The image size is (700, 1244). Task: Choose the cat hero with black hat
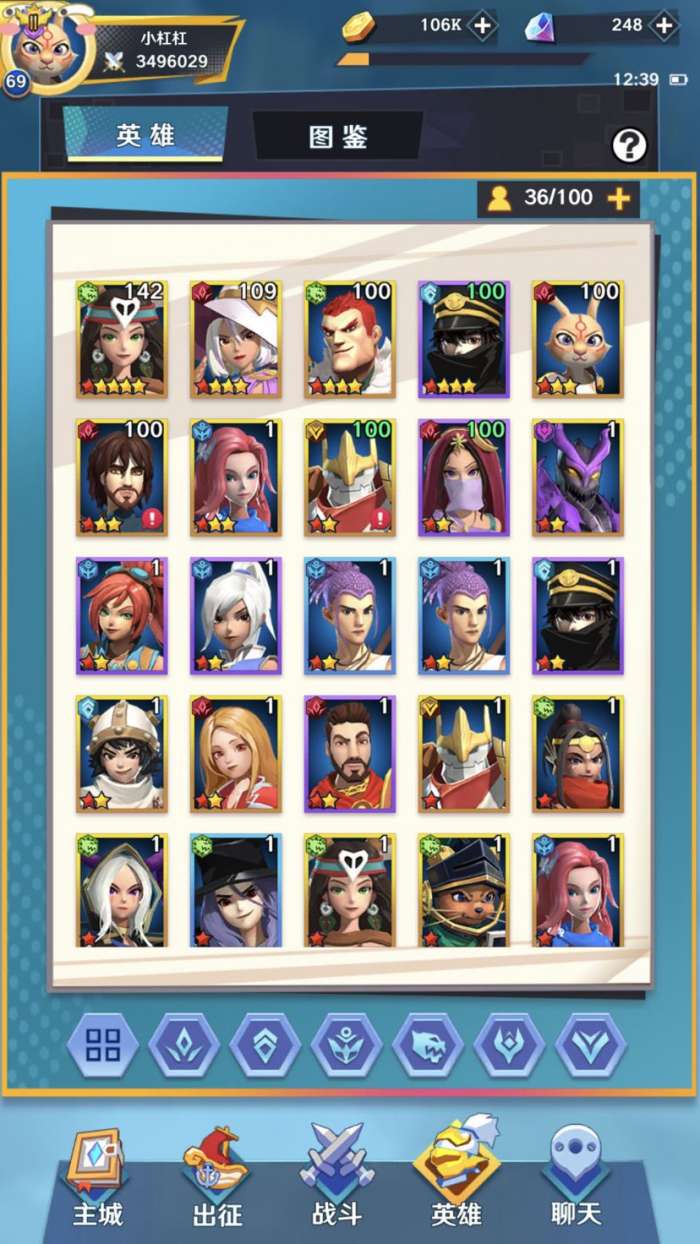coord(464,890)
